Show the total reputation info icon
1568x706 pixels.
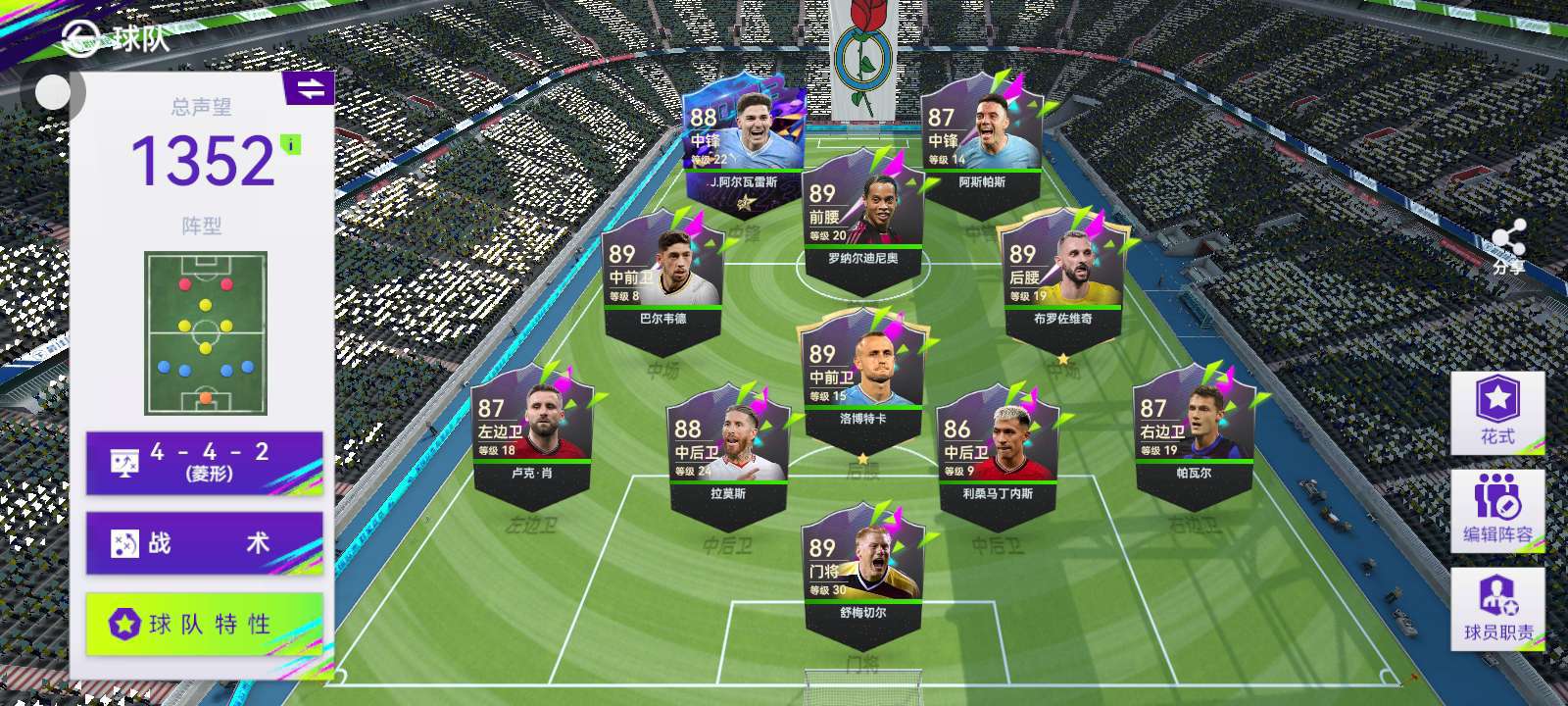coord(290,145)
